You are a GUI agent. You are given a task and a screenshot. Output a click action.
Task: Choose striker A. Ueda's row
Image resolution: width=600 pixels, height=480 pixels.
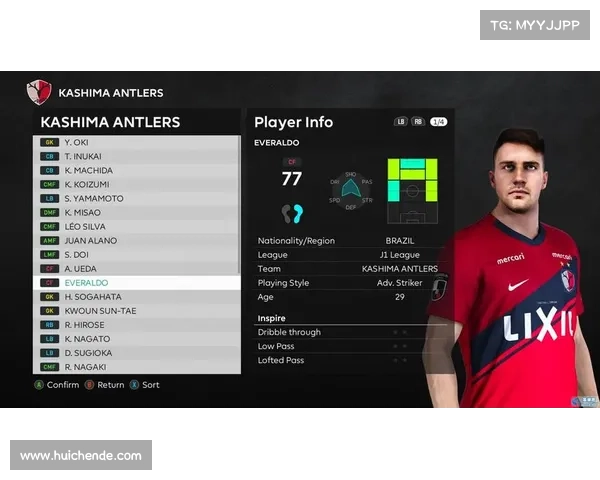coord(135,268)
